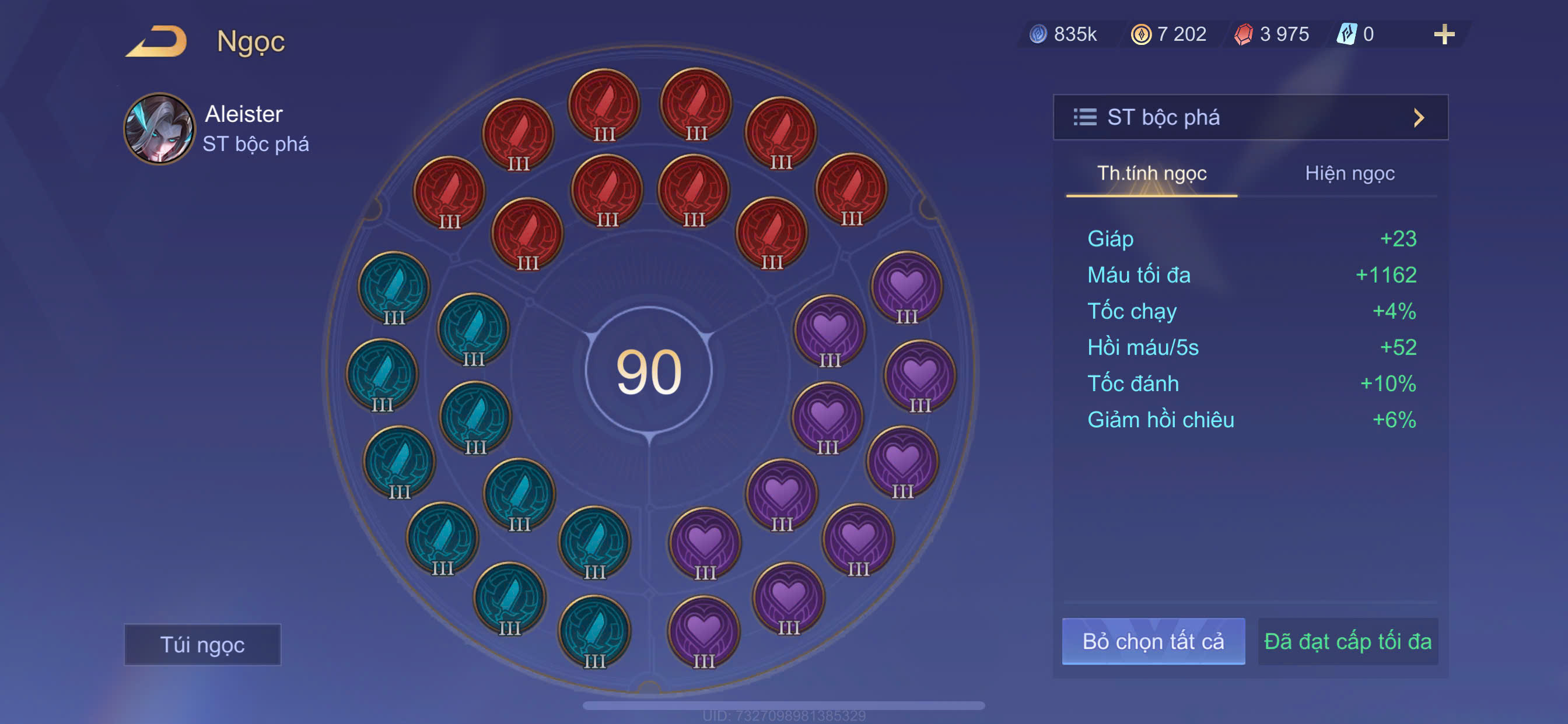Tap the gold coin currency icon
1568x724 pixels.
[1140, 34]
